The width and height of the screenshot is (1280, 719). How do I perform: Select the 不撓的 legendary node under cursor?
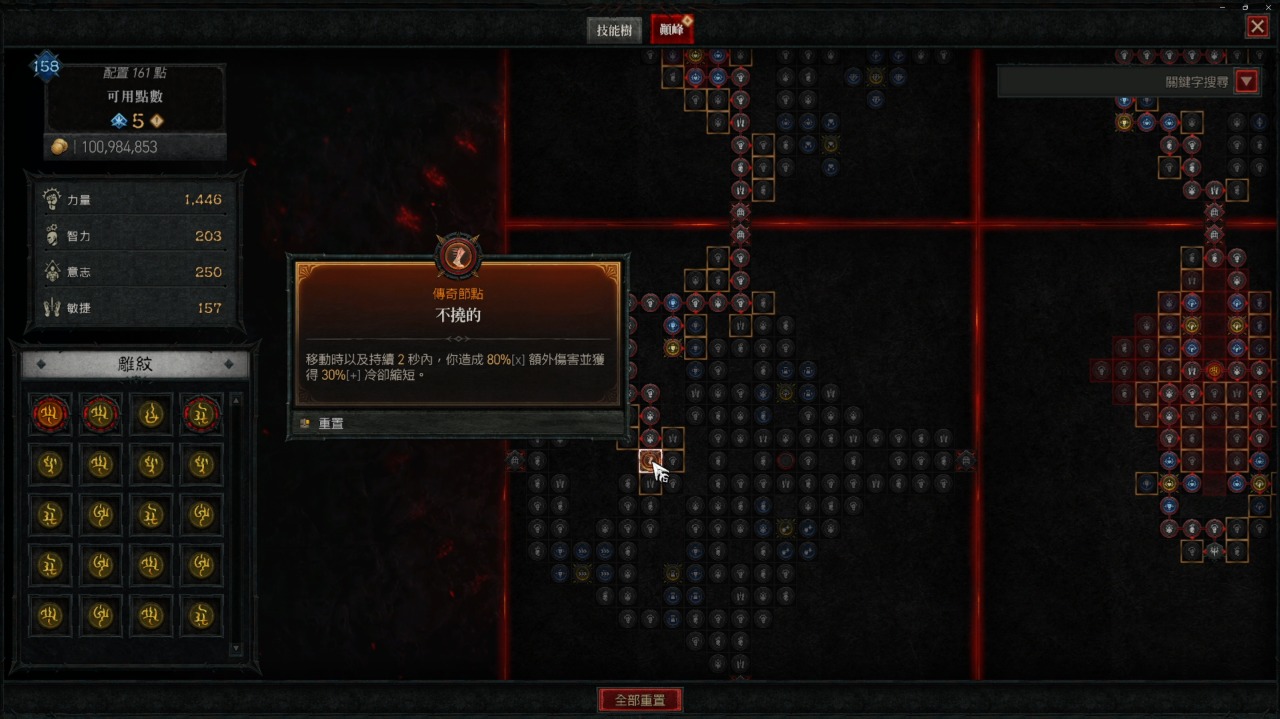click(650, 461)
